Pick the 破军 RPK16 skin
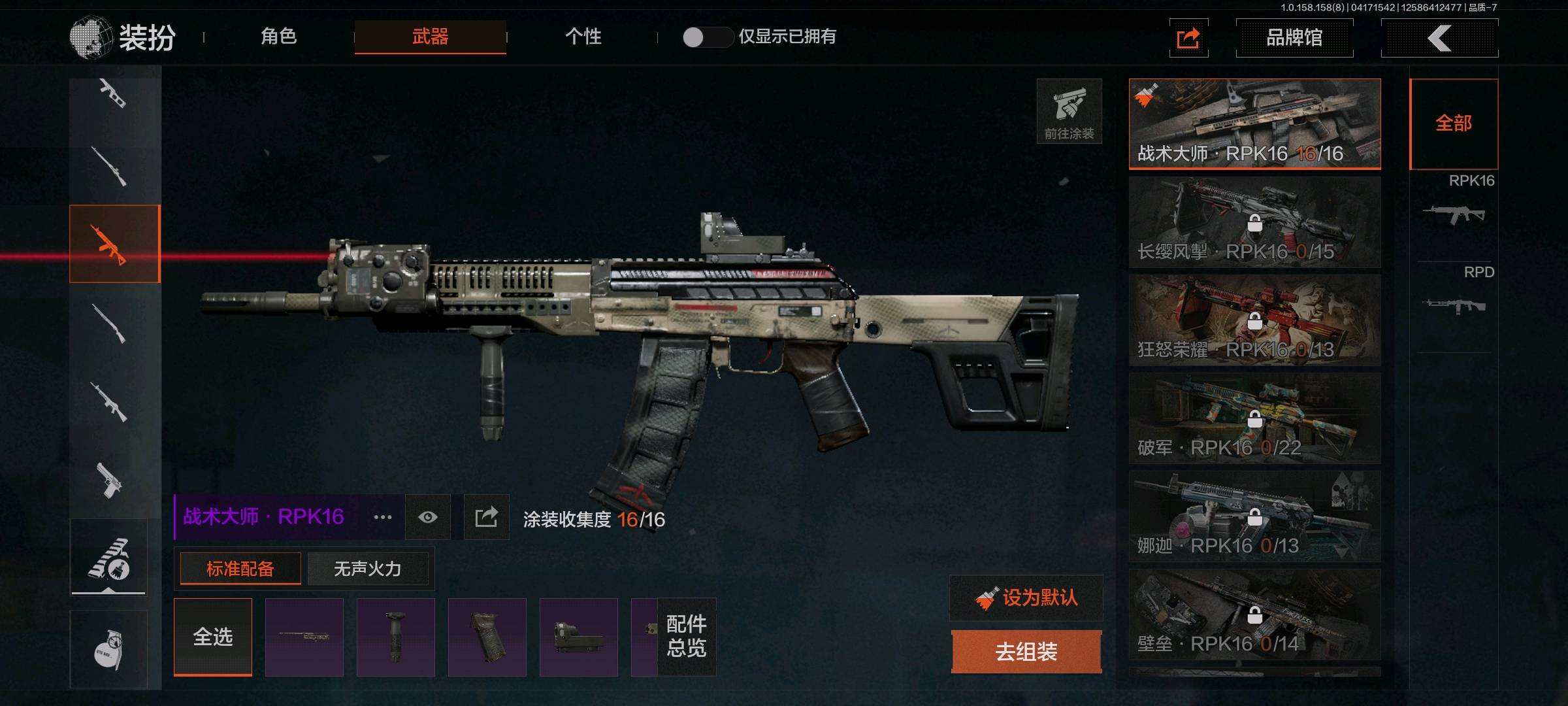The width and height of the screenshot is (1568, 706). (x=1254, y=418)
